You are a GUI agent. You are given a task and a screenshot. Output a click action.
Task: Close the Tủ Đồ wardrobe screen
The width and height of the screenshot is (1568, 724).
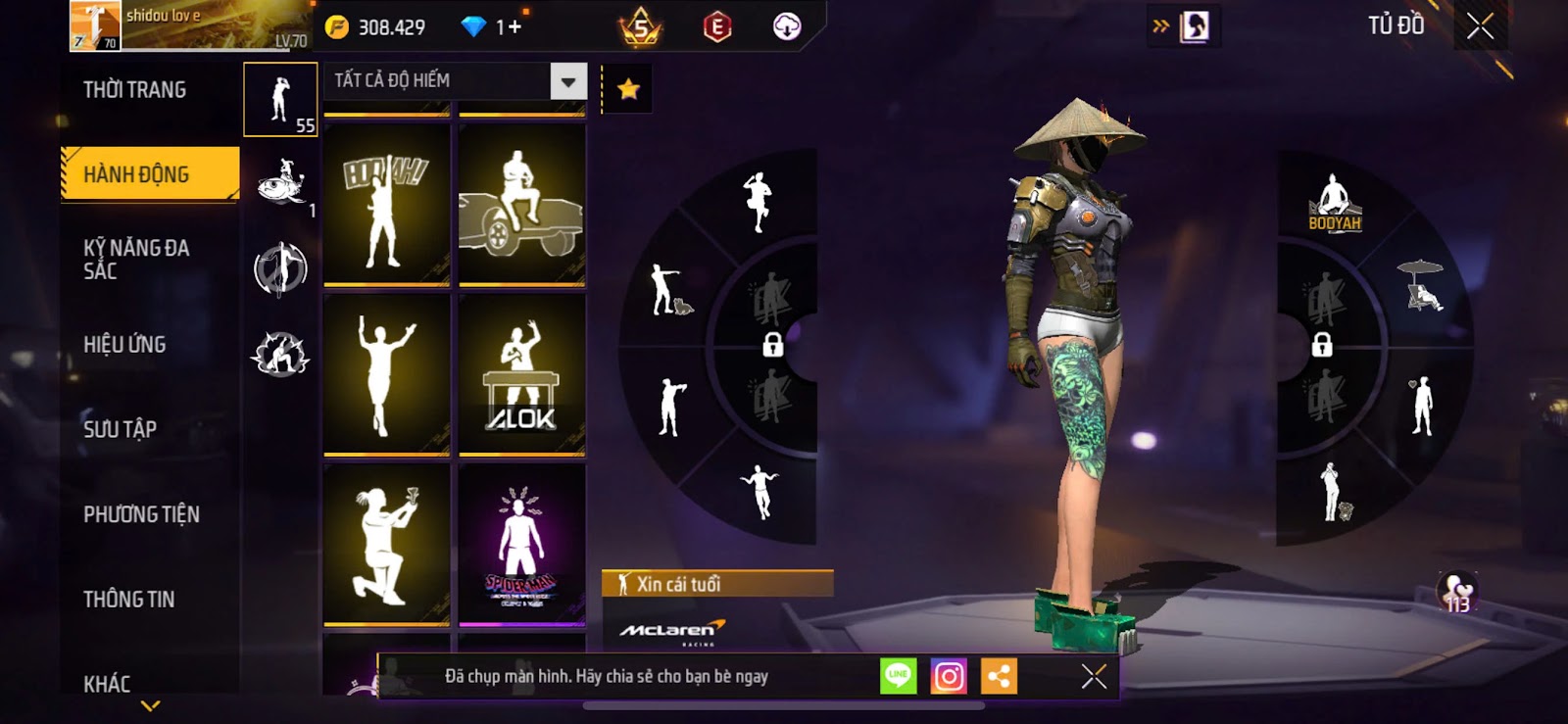[1480, 26]
